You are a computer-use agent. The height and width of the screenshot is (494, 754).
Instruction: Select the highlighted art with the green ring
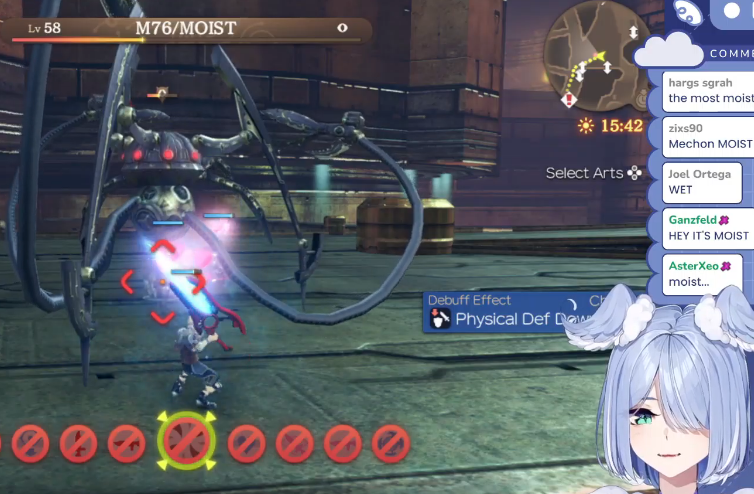[x=186, y=441]
